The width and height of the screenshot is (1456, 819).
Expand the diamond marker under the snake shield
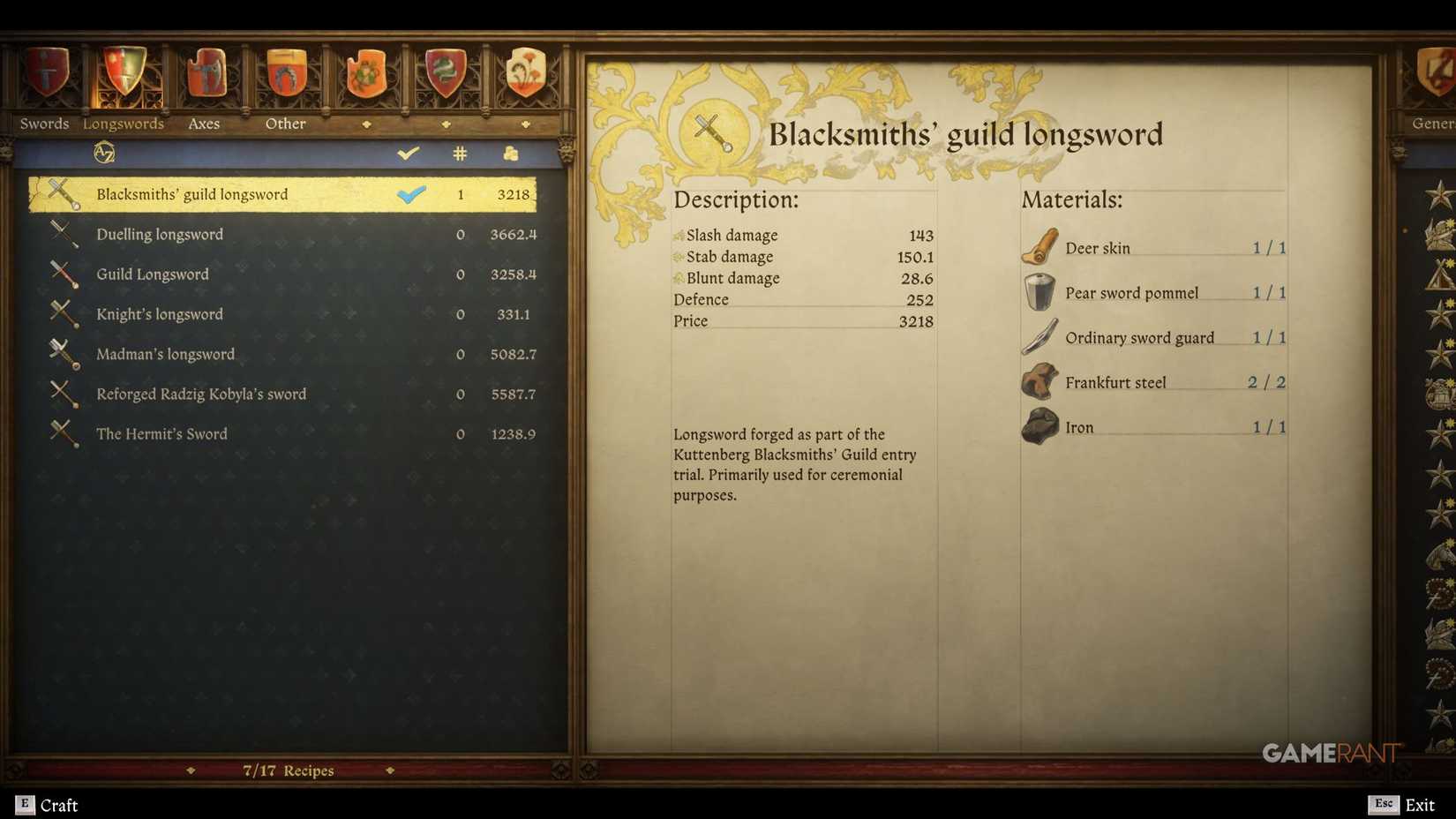click(x=446, y=124)
